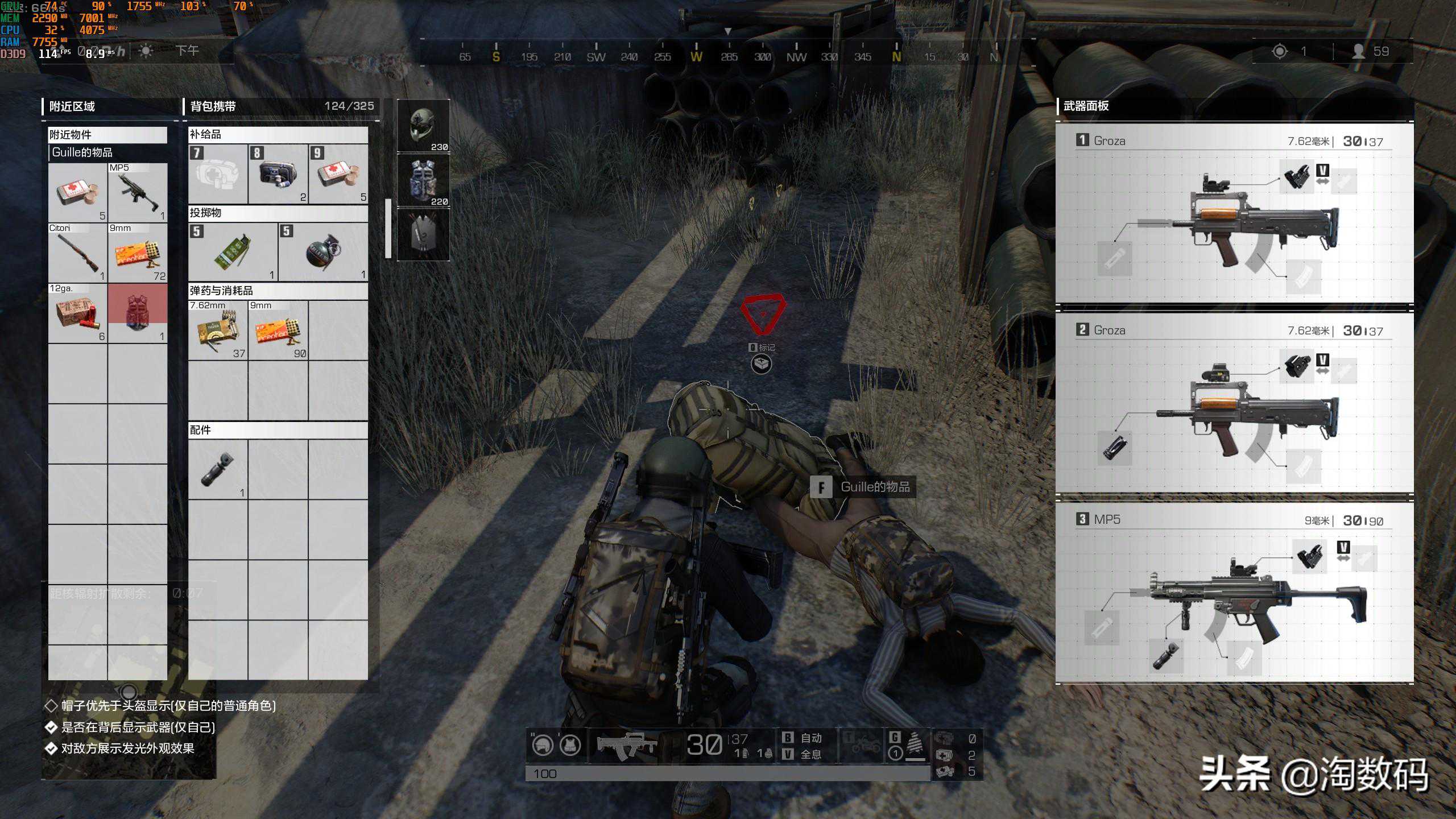Screen dimensions: 1456x819
Task: Take the Citori shotgun from loot
Action: tap(77, 253)
